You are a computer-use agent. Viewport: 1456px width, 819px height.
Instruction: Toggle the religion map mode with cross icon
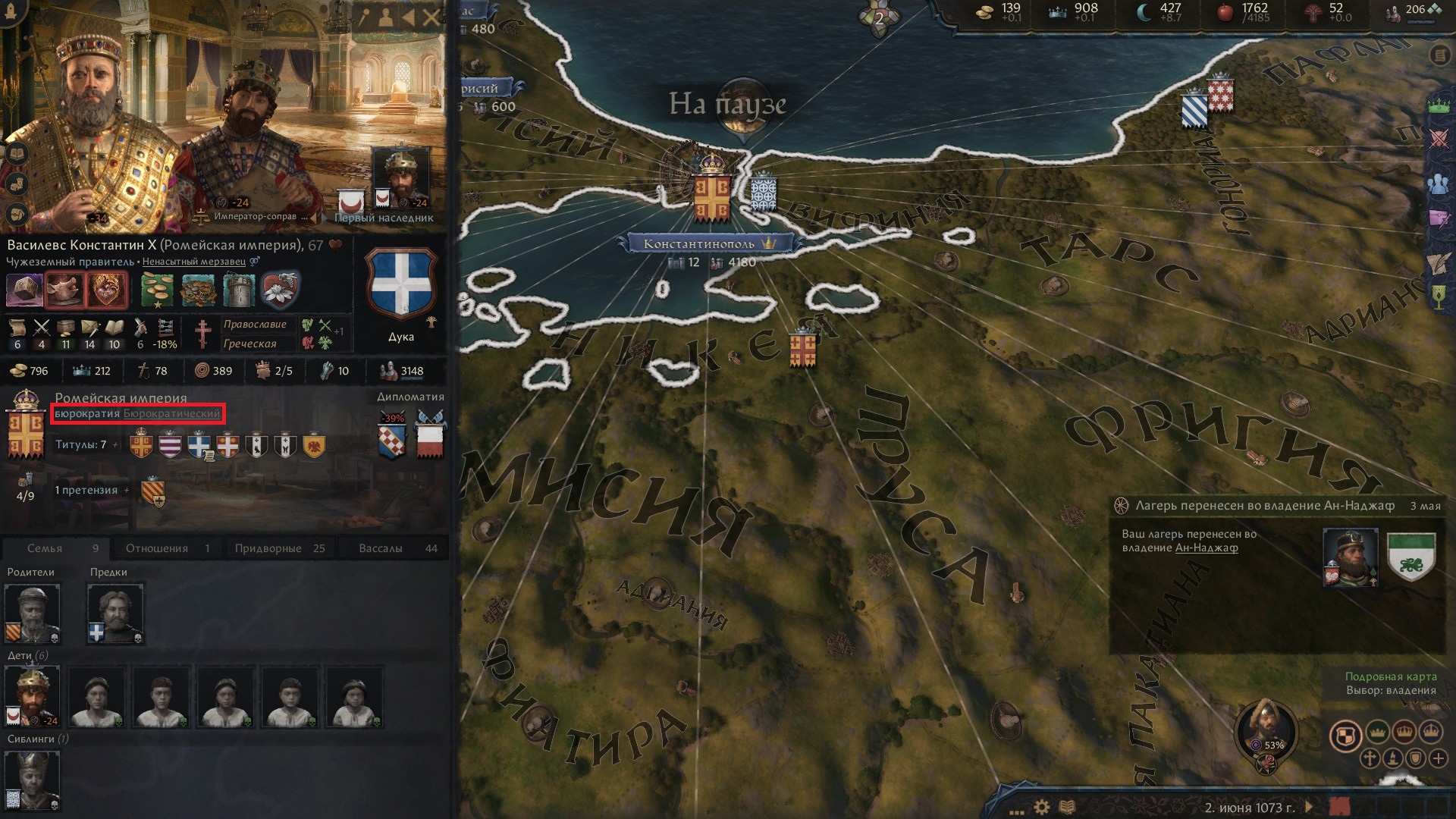pyautogui.click(x=1370, y=758)
